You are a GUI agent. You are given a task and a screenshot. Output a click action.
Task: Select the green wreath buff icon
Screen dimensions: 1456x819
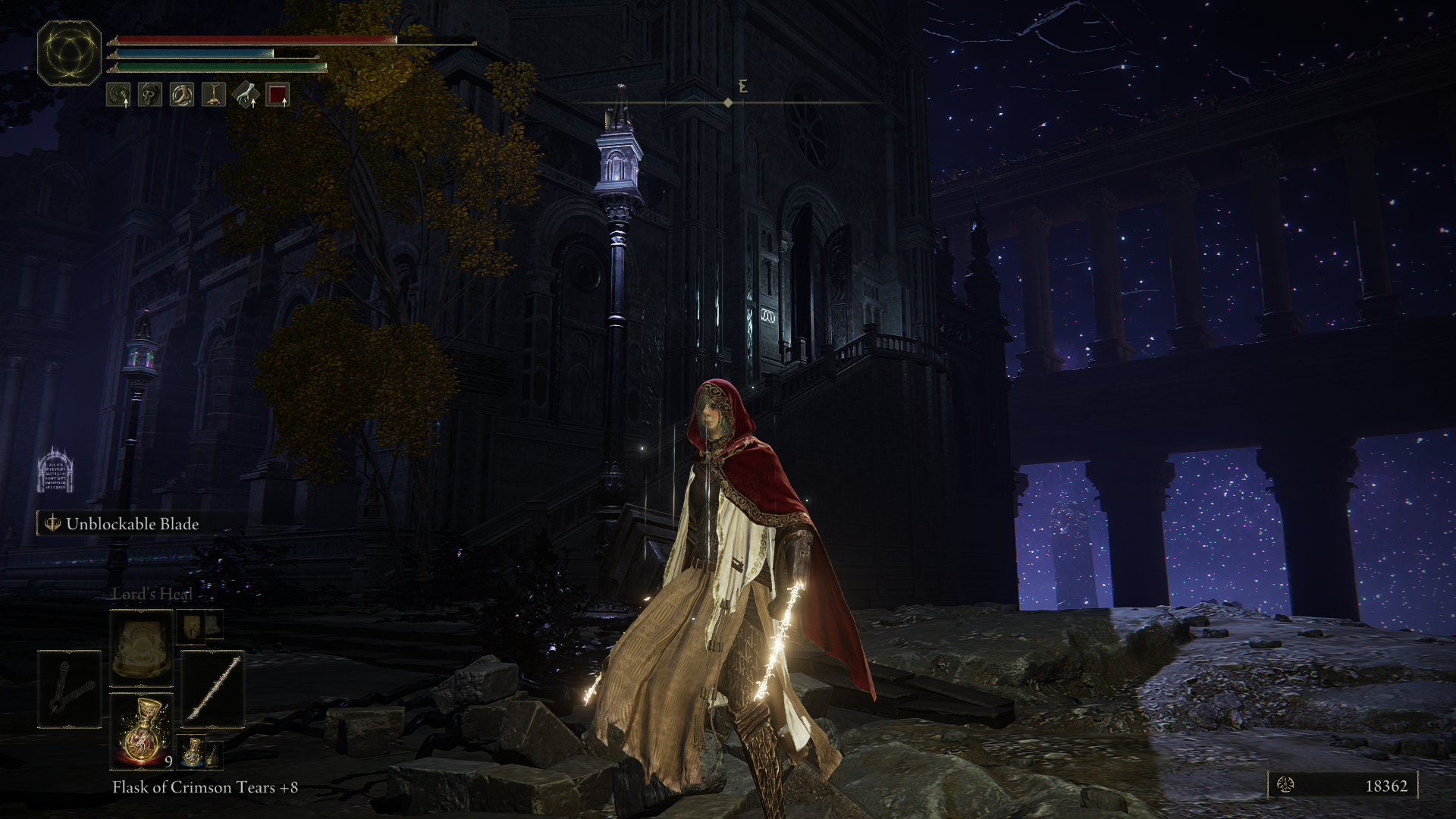(118, 95)
